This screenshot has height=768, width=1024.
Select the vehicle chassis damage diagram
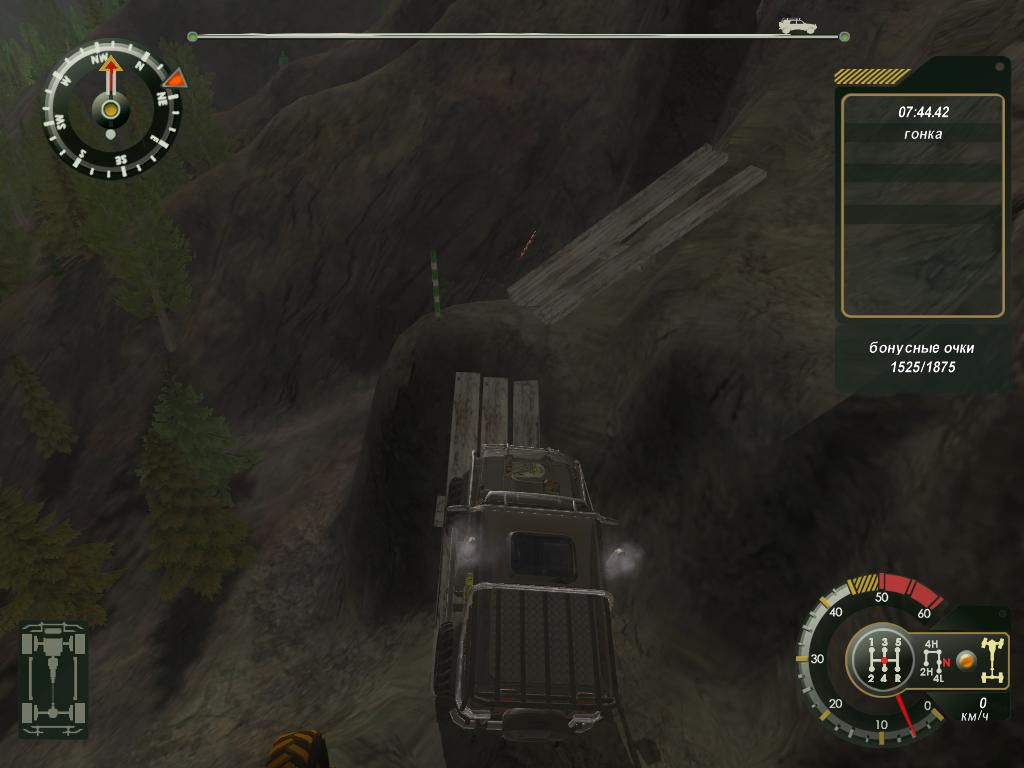coord(53,678)
